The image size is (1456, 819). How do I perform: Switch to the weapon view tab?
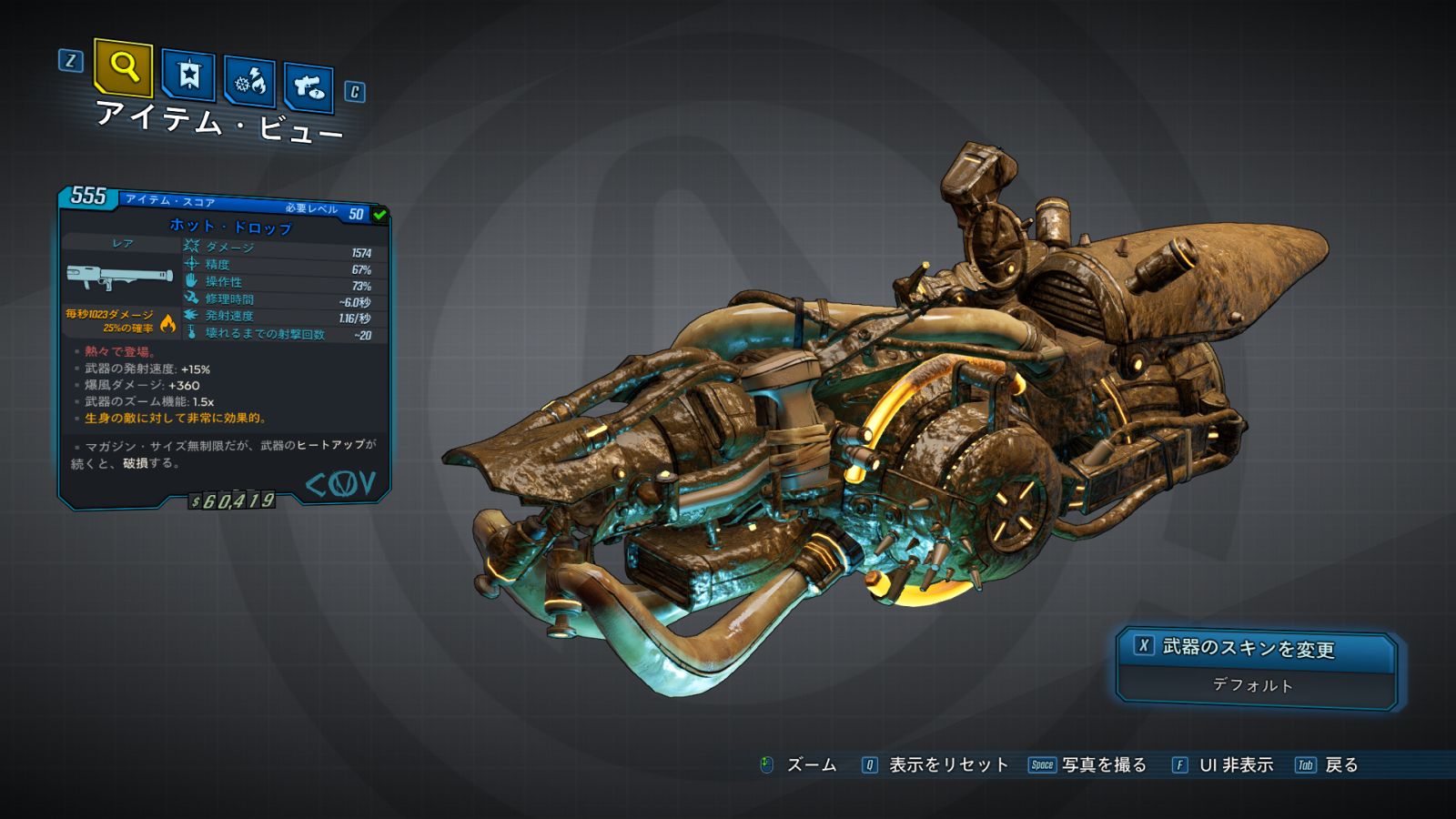309,87
